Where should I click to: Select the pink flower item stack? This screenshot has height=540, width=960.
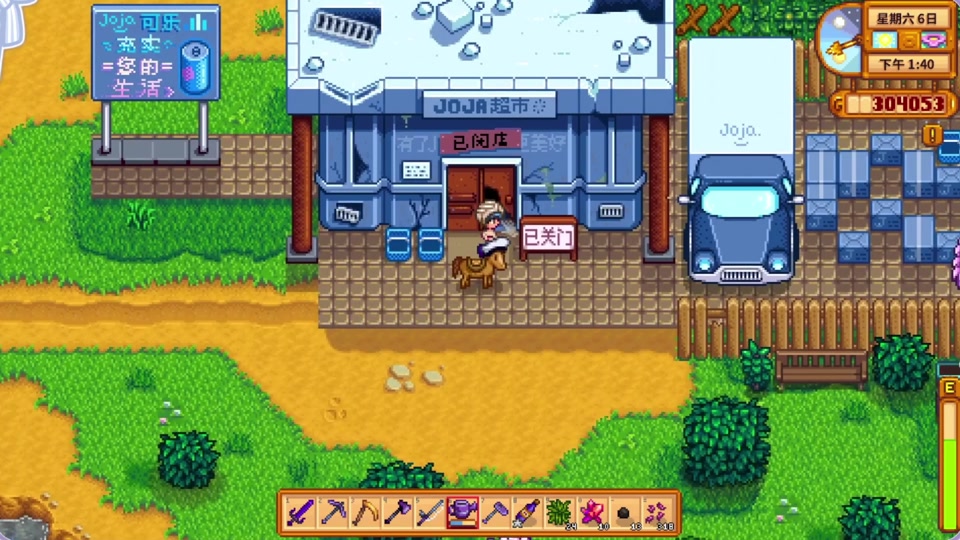tap(592, 512)
